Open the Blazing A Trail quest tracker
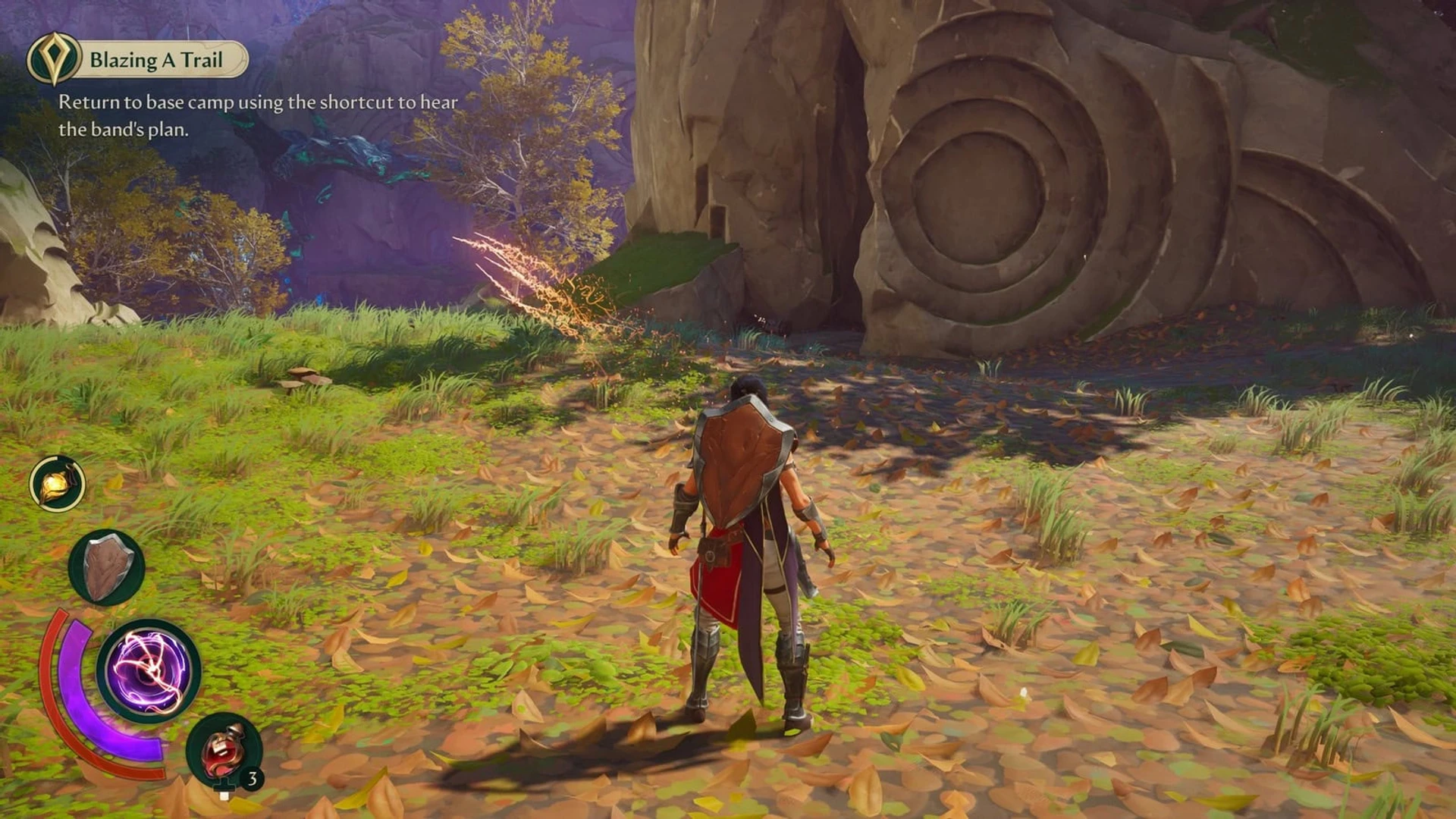 point(140,59)
